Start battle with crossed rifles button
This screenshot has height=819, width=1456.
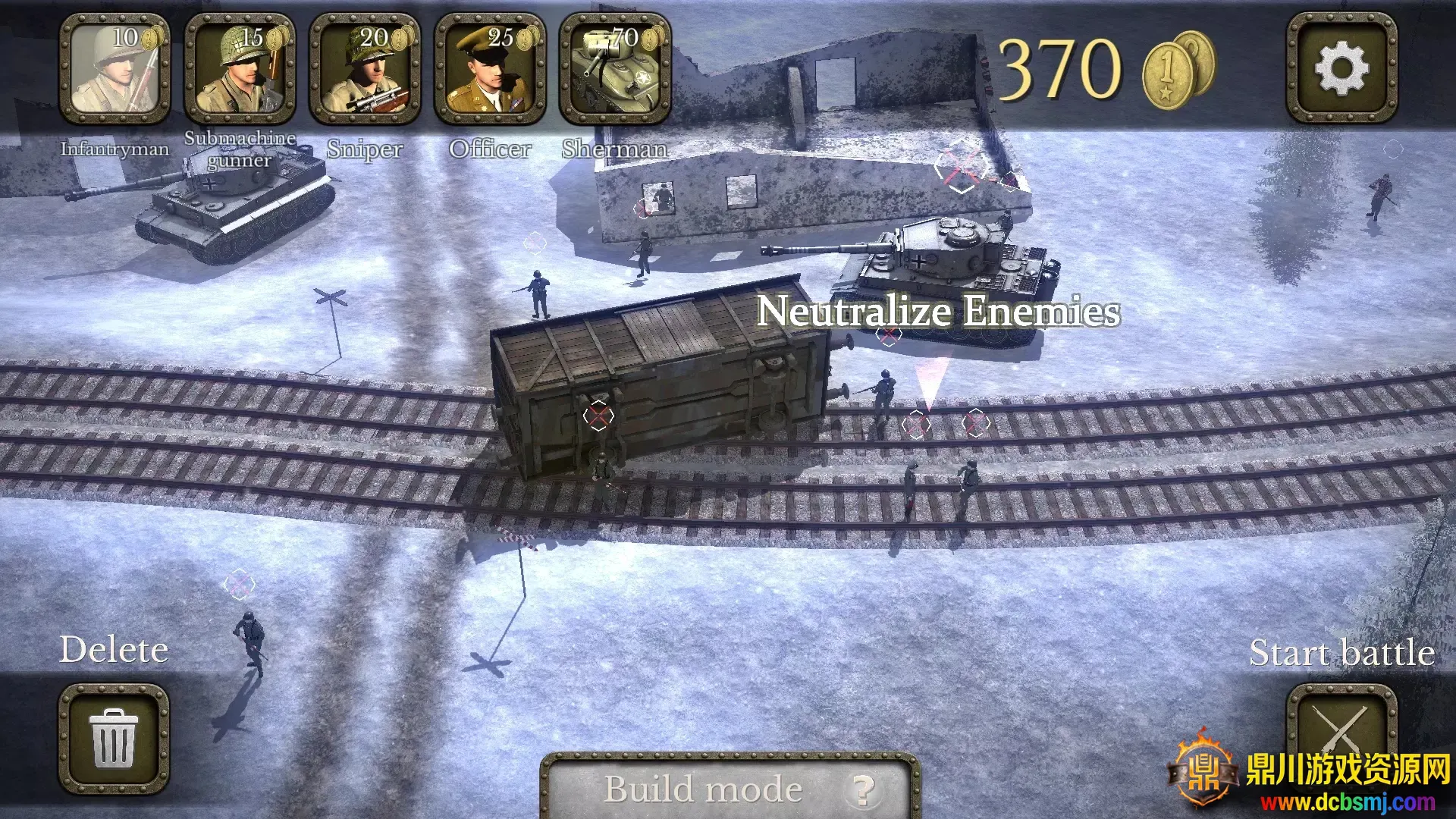(x=1341, y=732)
